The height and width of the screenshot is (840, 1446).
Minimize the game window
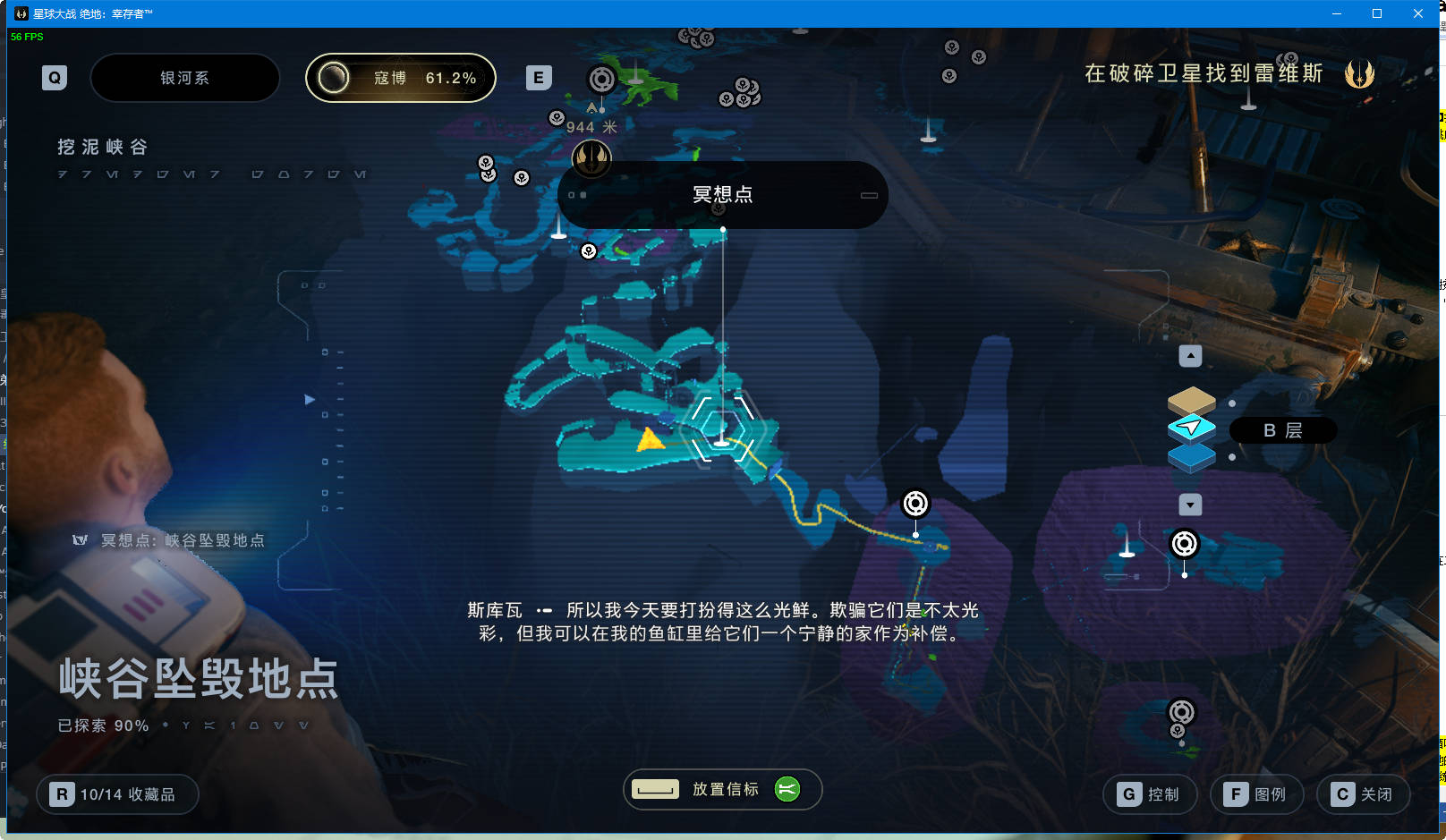pos(1336,13)
